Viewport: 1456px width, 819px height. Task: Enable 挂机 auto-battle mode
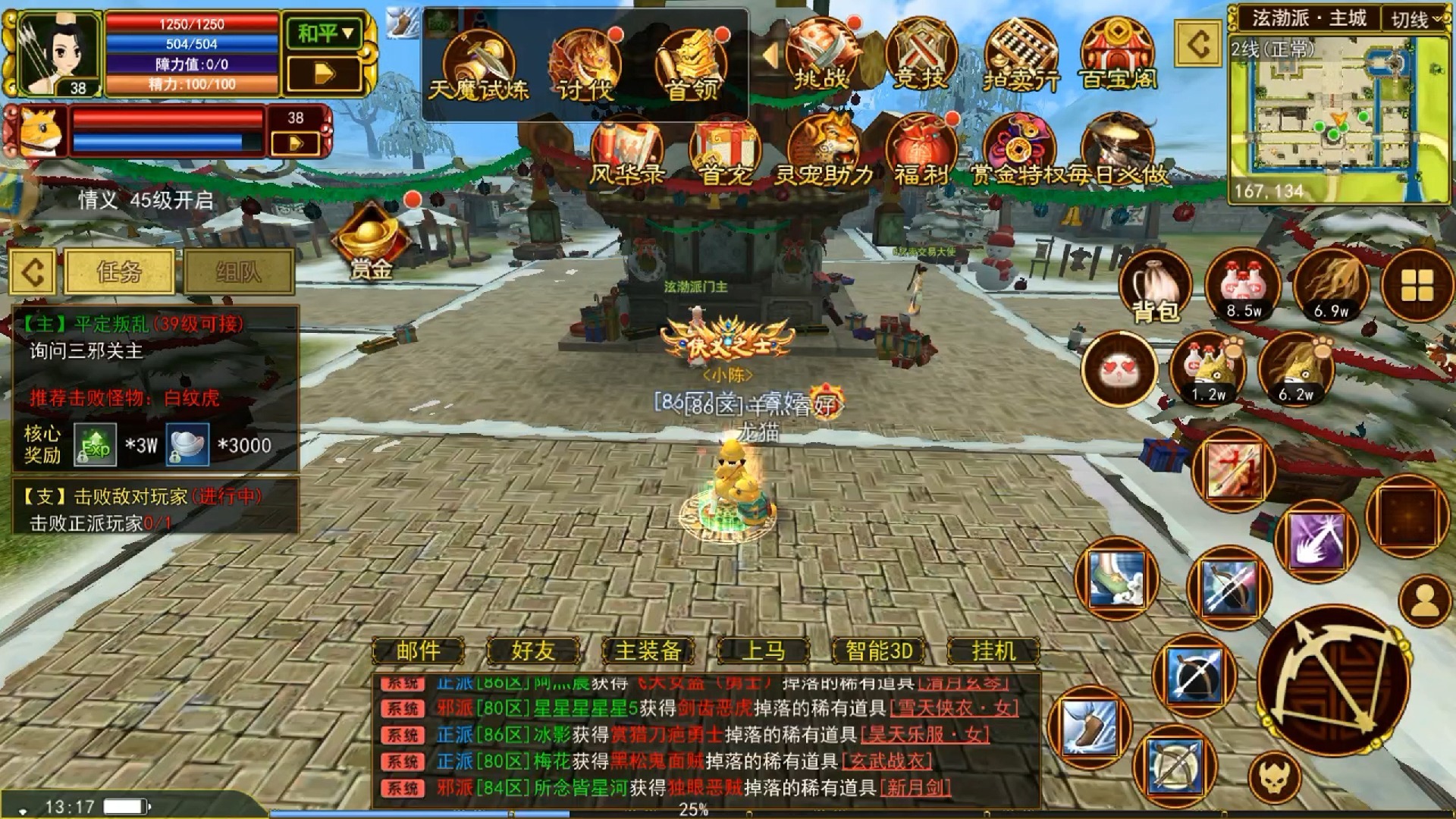point(993,651)
